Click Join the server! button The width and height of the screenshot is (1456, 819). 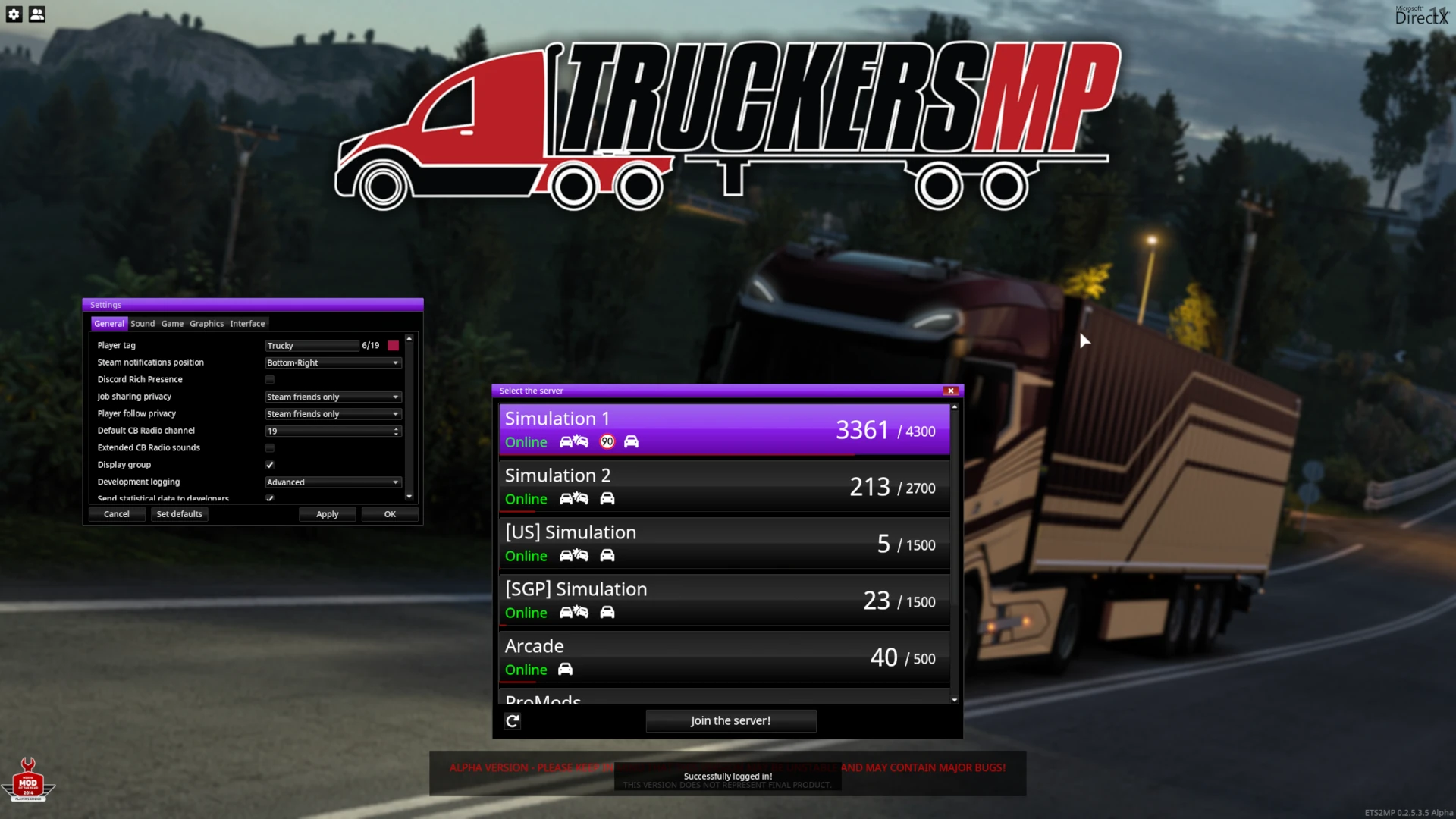(730, 720)
